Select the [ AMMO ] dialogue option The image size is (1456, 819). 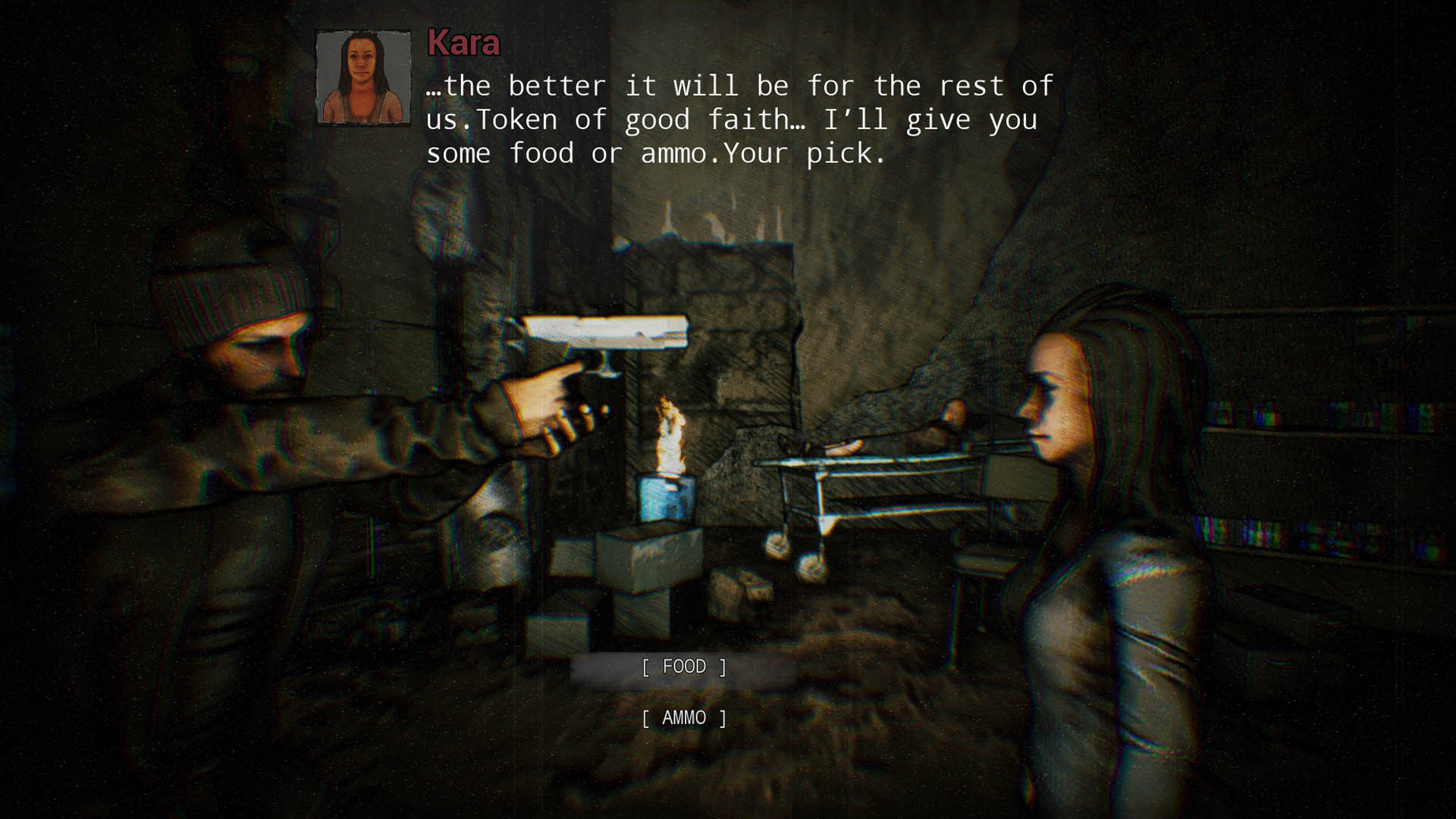[683, 717]
